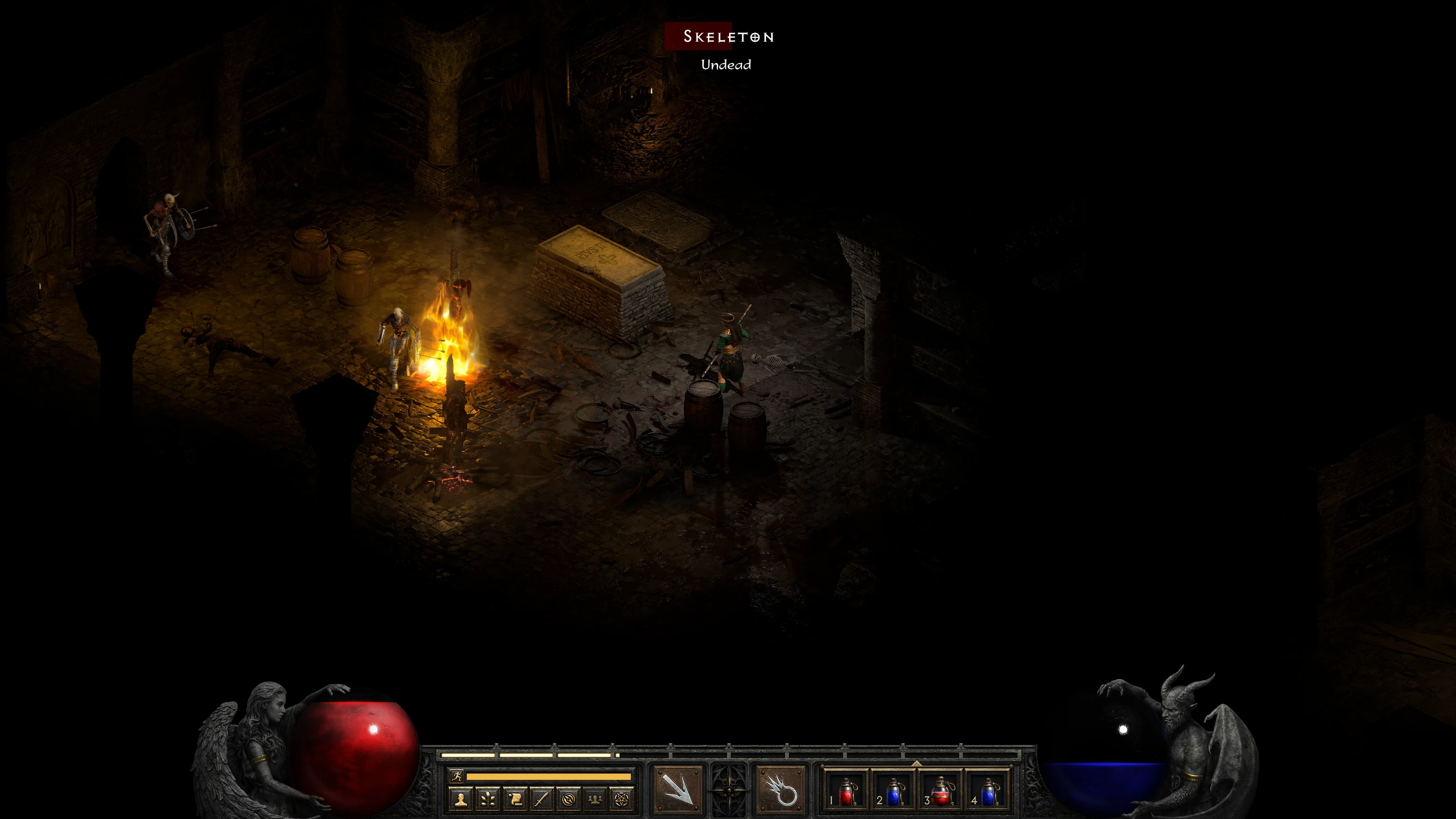Select the right fiery ring skill

coord(781,789)
